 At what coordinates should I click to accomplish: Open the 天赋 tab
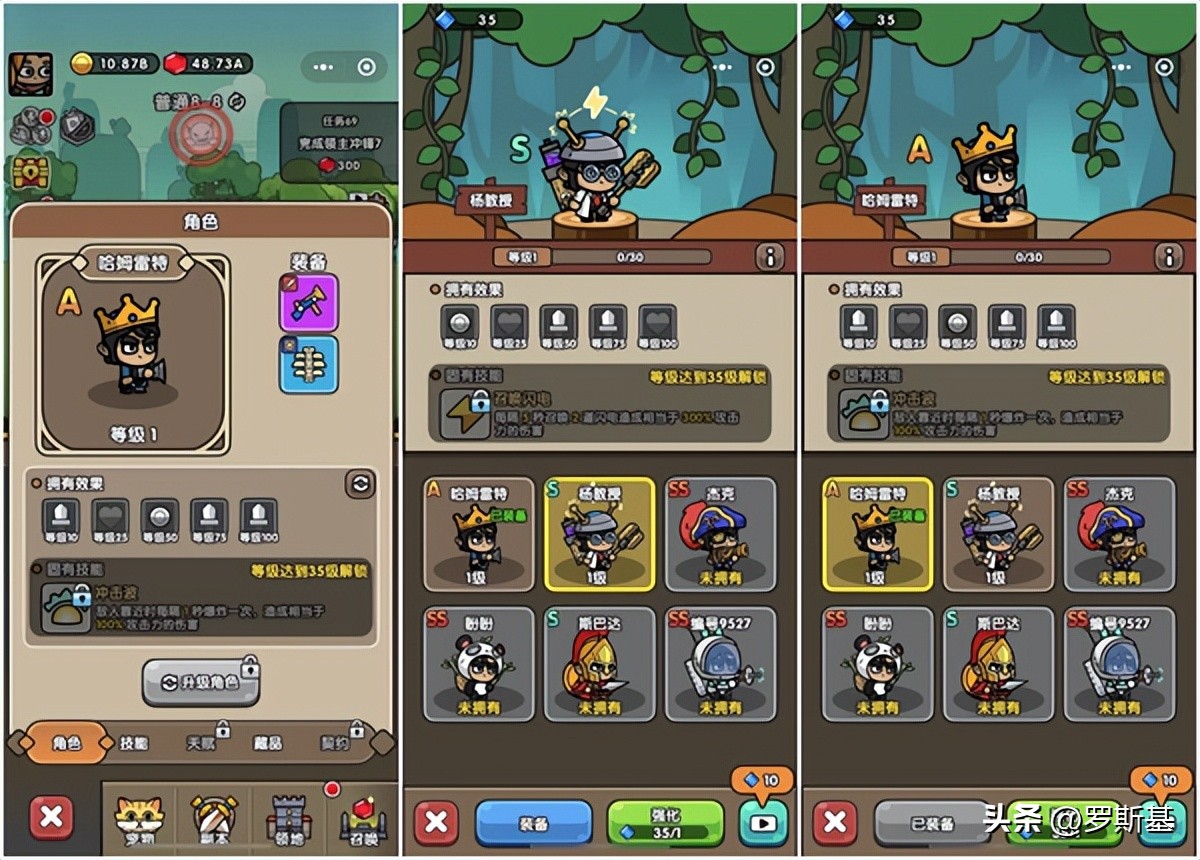[201, 743]
